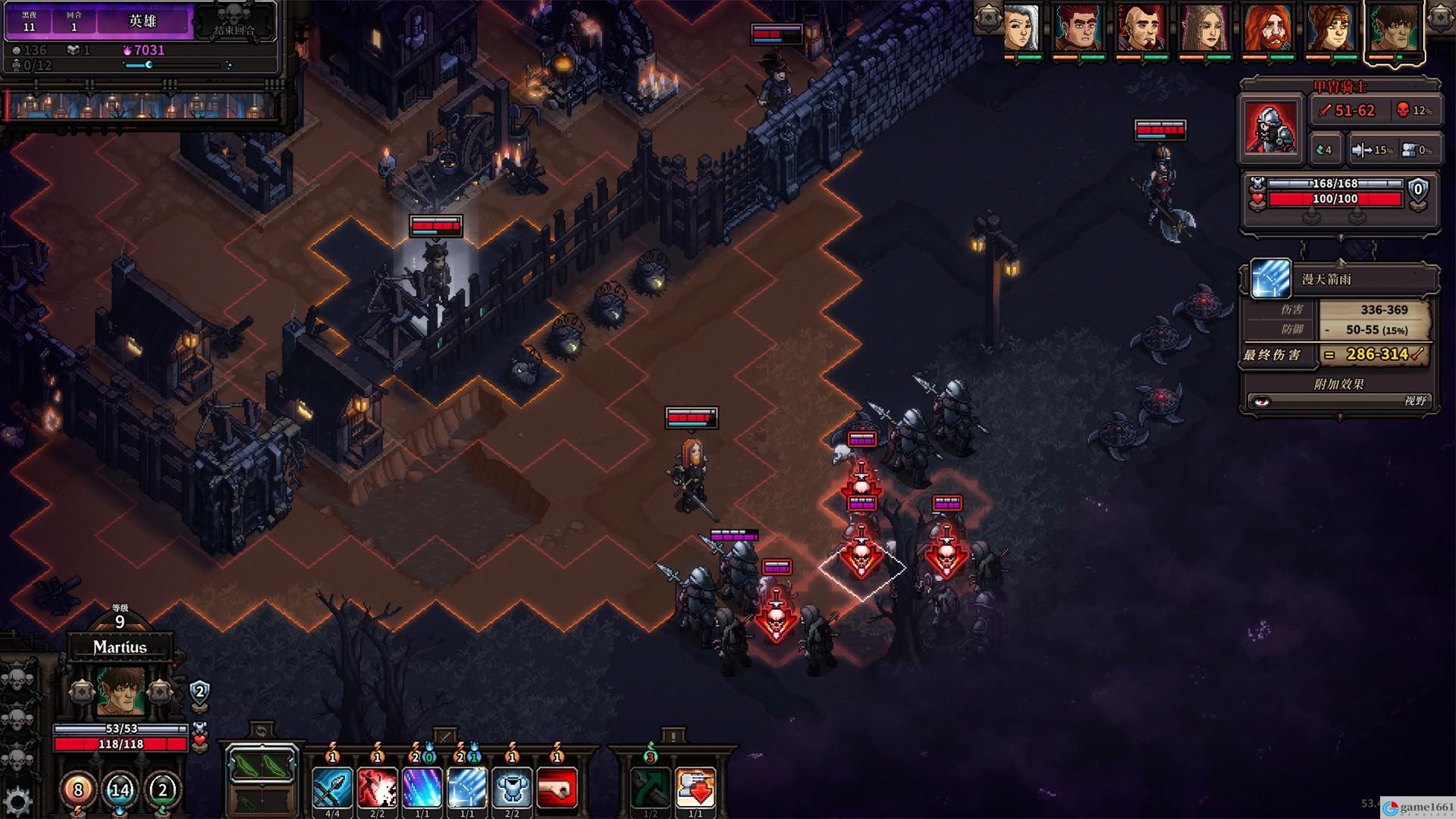The width and height of the screenshot is (1456, 819).
Task: Click the 结束回合 end turn button
Action: click(234, 23)
